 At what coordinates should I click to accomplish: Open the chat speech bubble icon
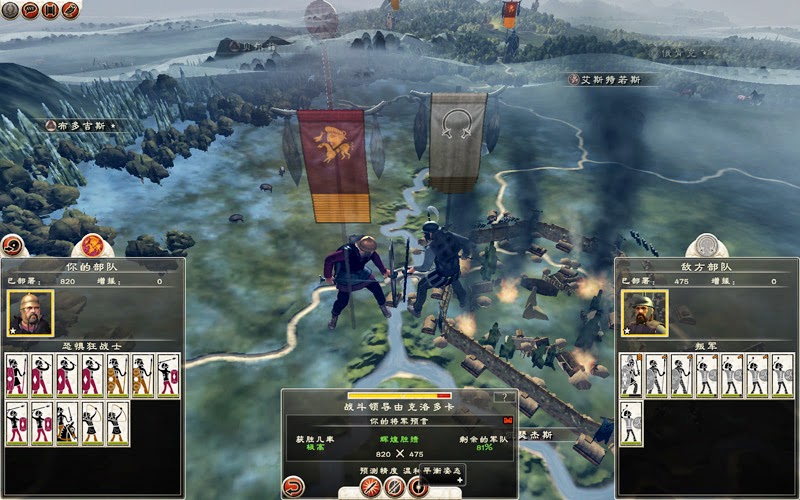click(x=30, y=10)
